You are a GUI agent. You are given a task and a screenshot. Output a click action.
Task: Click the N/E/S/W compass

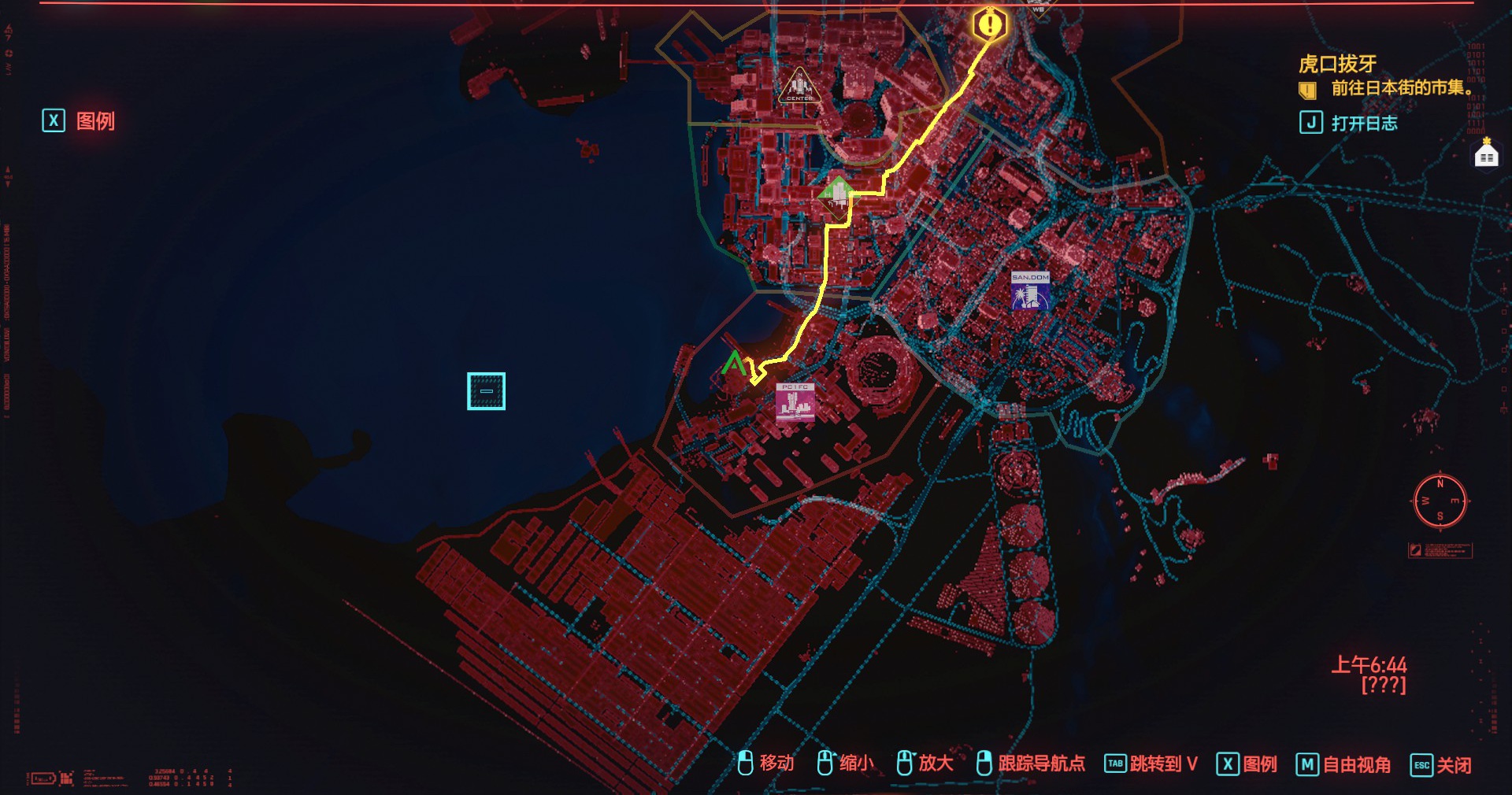coord(1440,501)
